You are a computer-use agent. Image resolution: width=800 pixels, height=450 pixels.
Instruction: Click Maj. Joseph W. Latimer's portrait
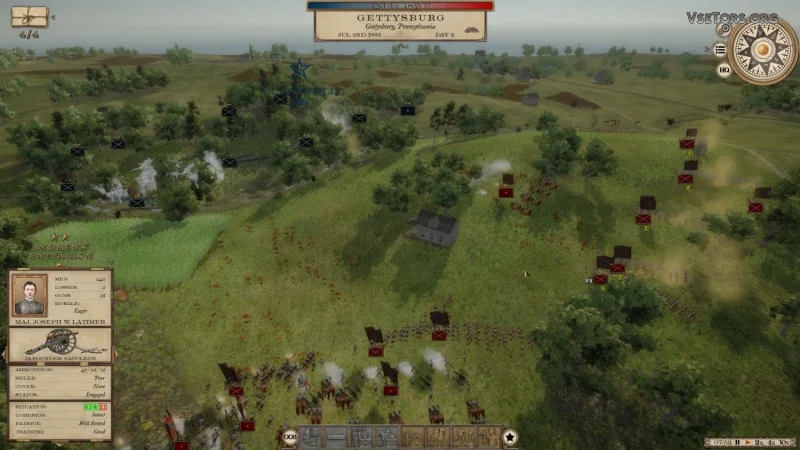30,293
